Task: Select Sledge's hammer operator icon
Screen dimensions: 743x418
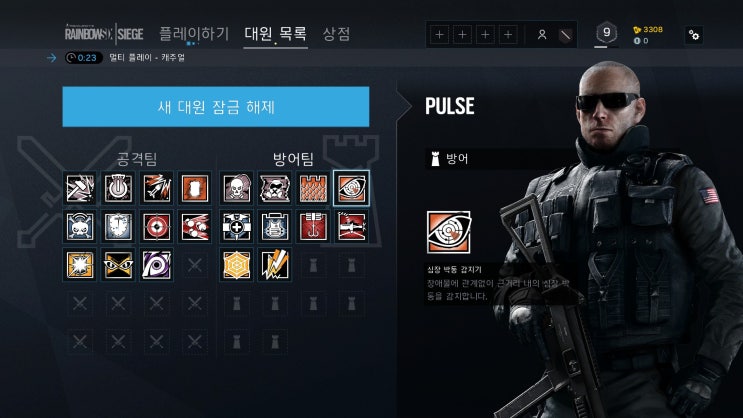Action: [80, 188]
